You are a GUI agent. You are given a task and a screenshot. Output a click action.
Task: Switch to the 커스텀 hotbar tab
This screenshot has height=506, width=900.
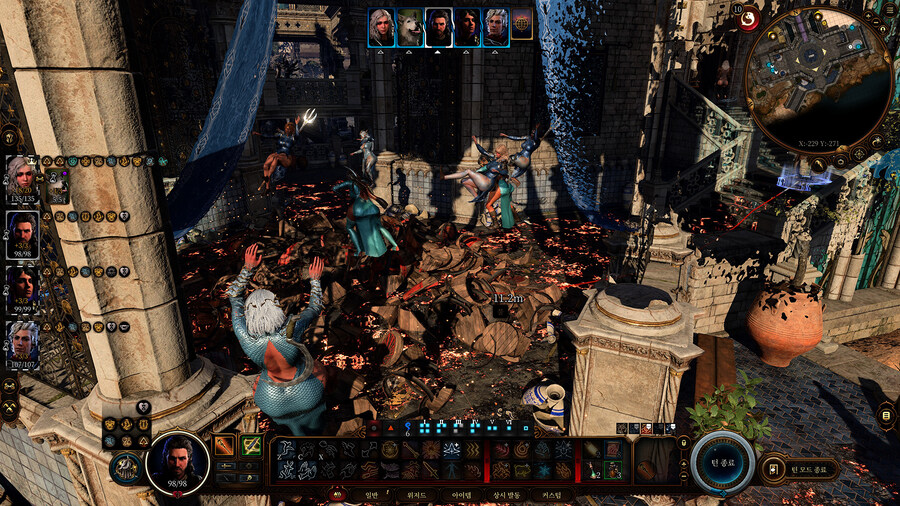point(551,495)
